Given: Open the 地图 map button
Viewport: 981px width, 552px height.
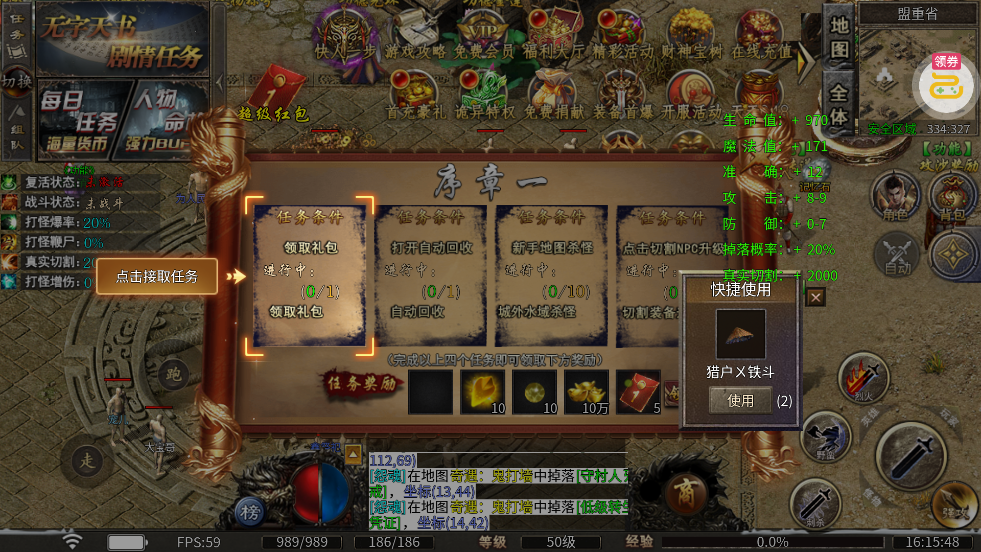Looking at the screenshot, I should tap(839, 37).
